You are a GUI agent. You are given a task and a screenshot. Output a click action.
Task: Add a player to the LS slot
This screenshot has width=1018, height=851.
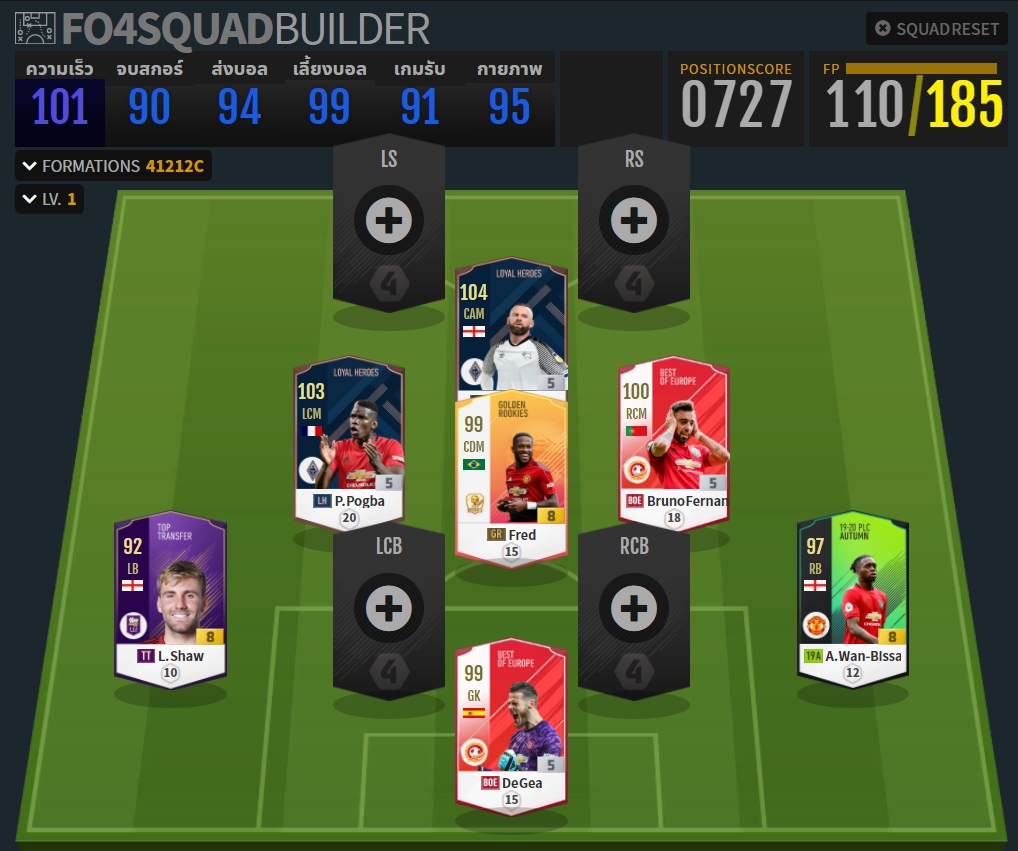point(389,220)
